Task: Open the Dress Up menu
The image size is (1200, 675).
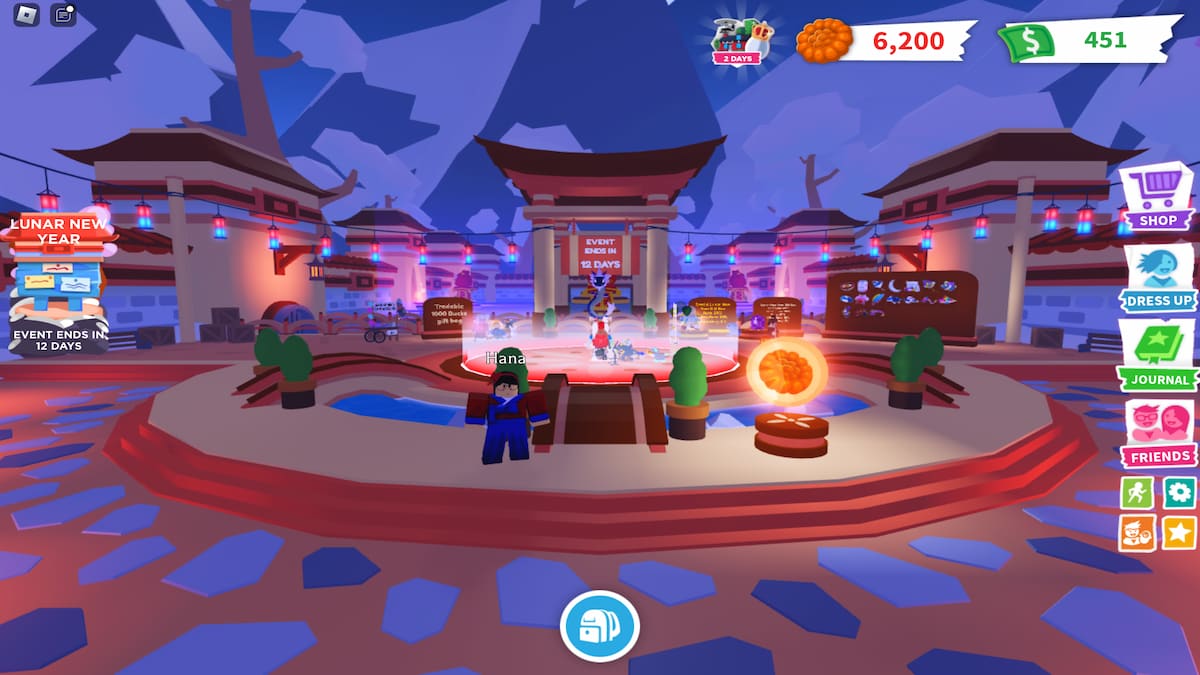Action: click(1158, 277)
